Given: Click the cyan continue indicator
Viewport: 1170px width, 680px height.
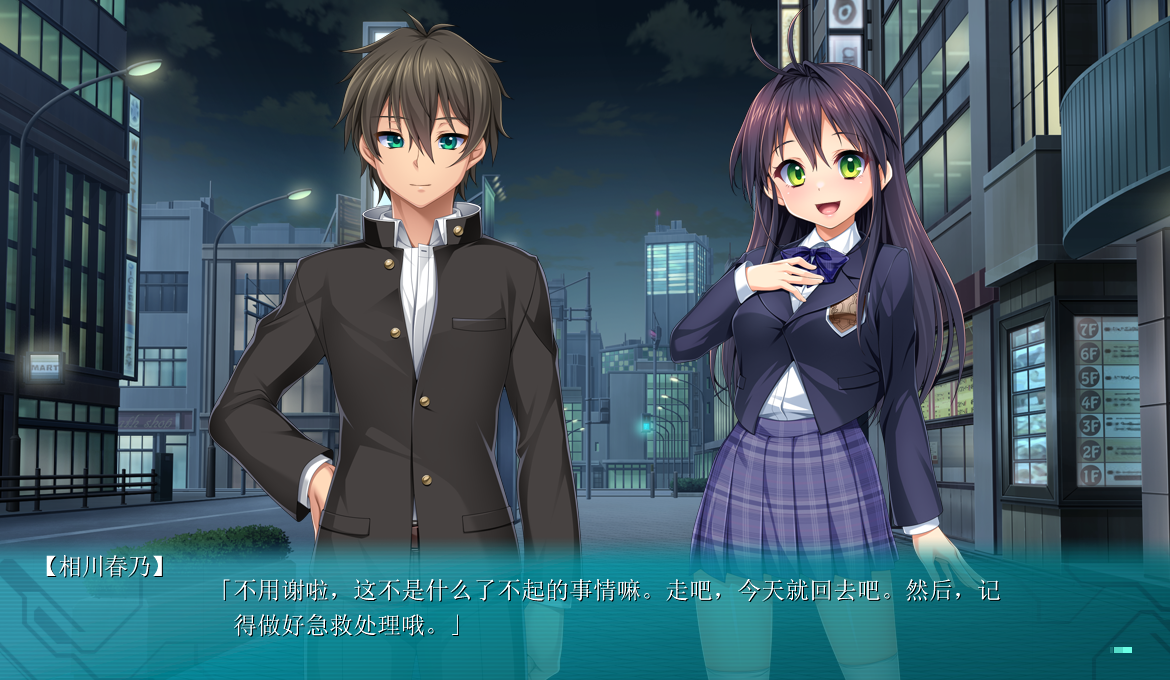Looking at the screenshot, I should coord(1122,650).
